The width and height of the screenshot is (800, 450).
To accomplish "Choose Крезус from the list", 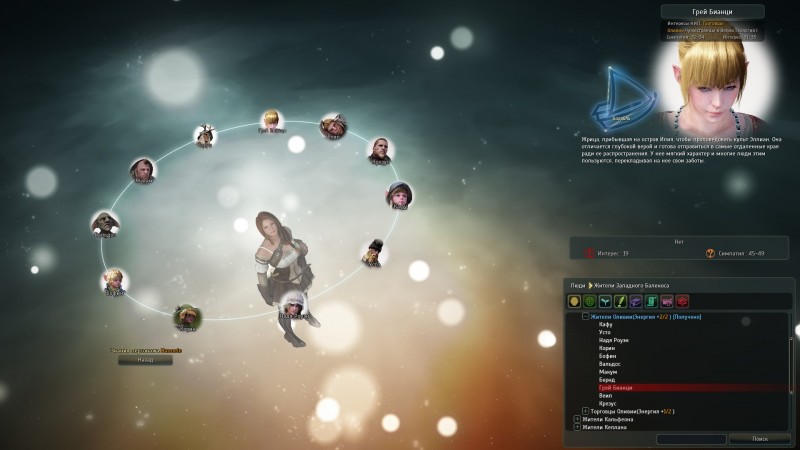I will [x=608, y=403].
